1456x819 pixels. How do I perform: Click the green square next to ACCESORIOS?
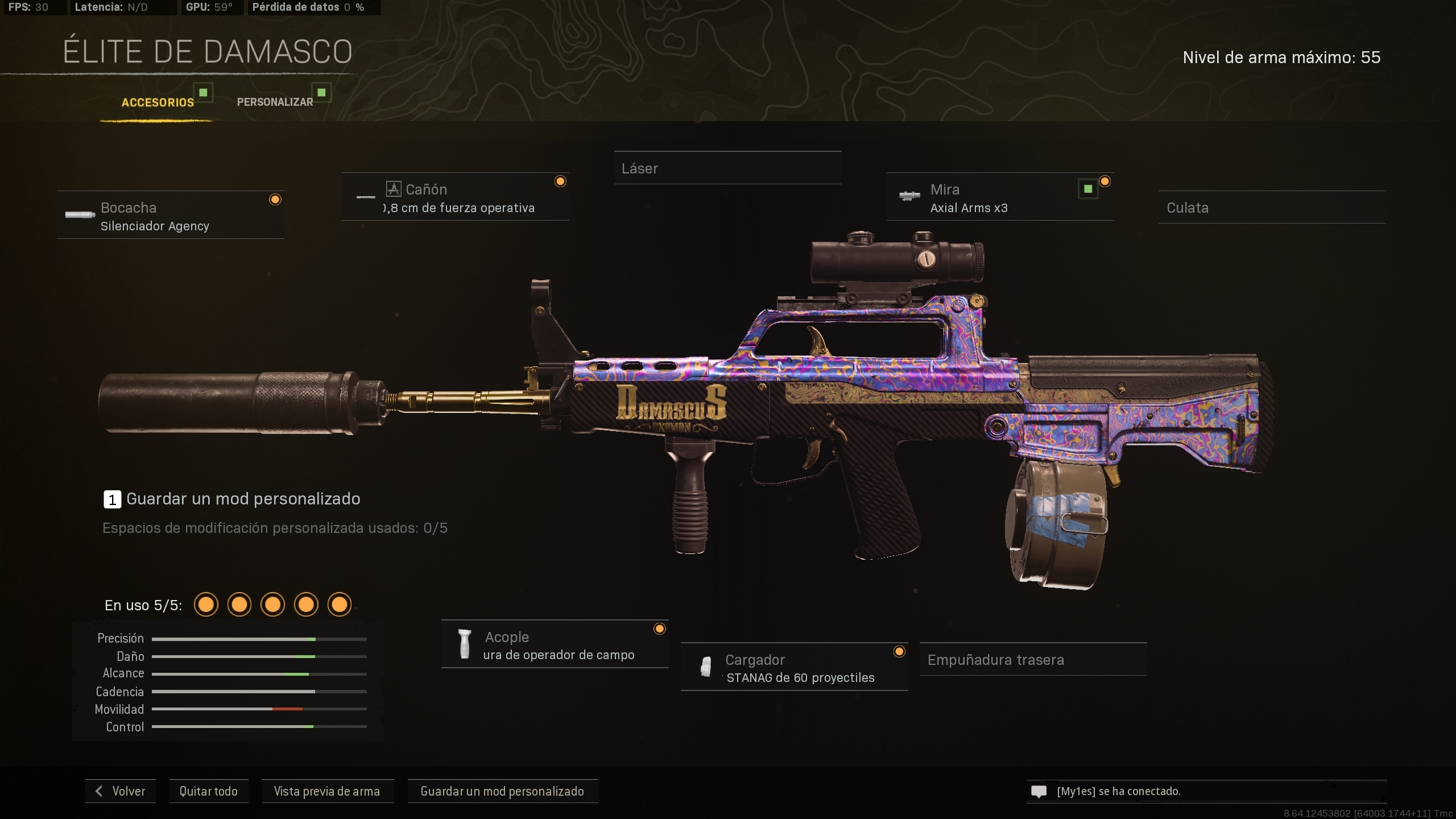point(204,92)
